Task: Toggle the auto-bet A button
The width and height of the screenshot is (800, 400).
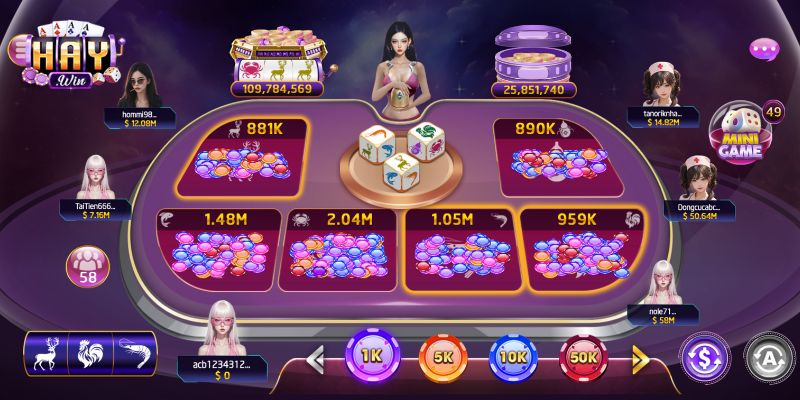Action: point(767,355)
